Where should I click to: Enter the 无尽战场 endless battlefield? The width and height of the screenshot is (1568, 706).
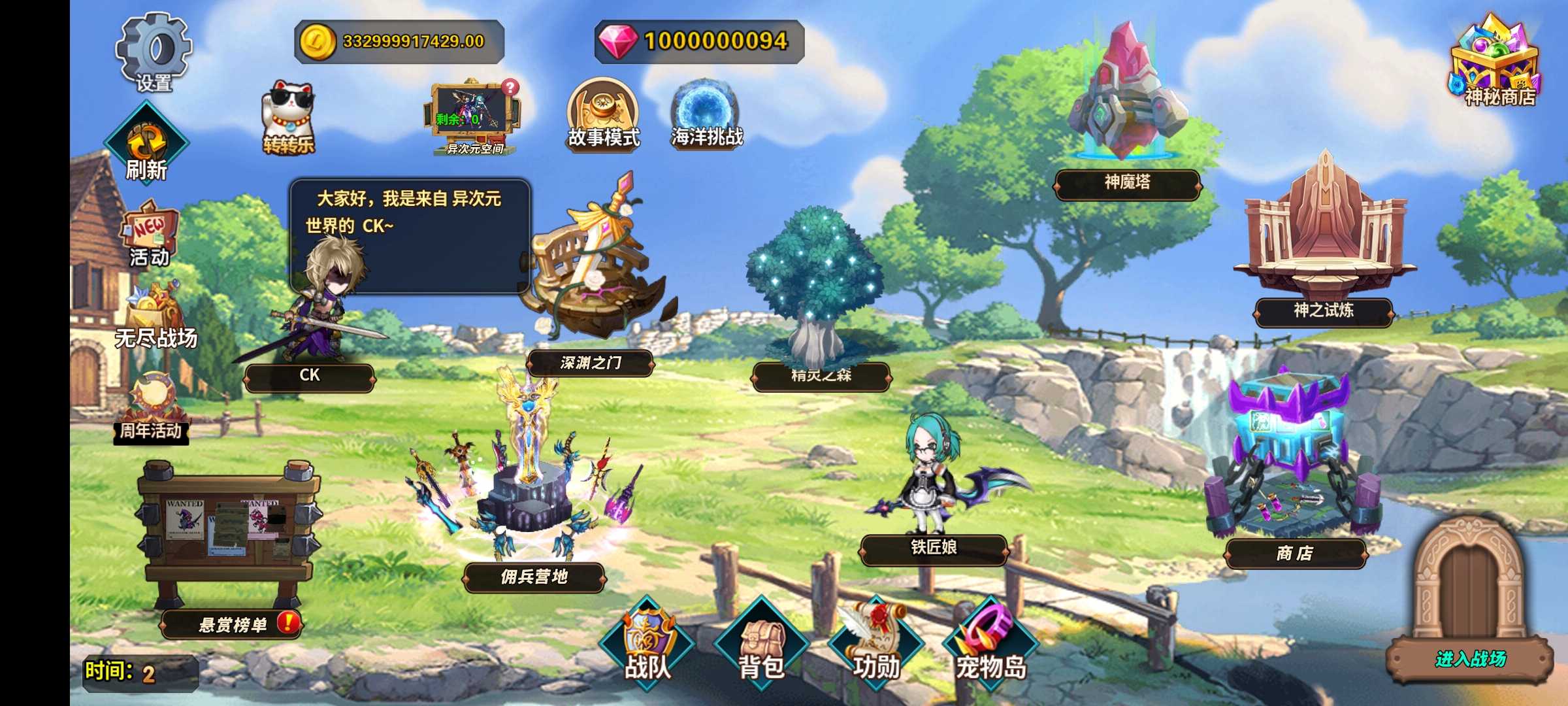[155, 316]
